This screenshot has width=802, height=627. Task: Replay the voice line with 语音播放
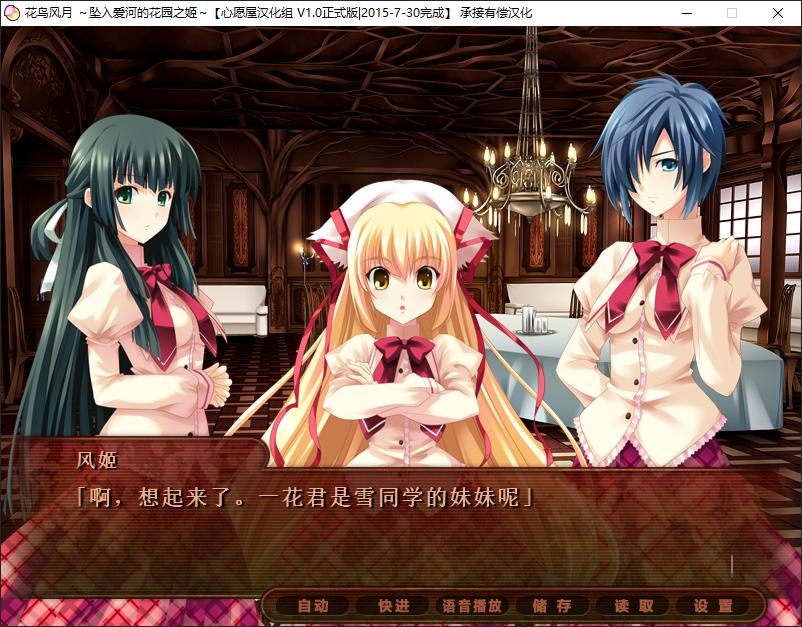472,606
